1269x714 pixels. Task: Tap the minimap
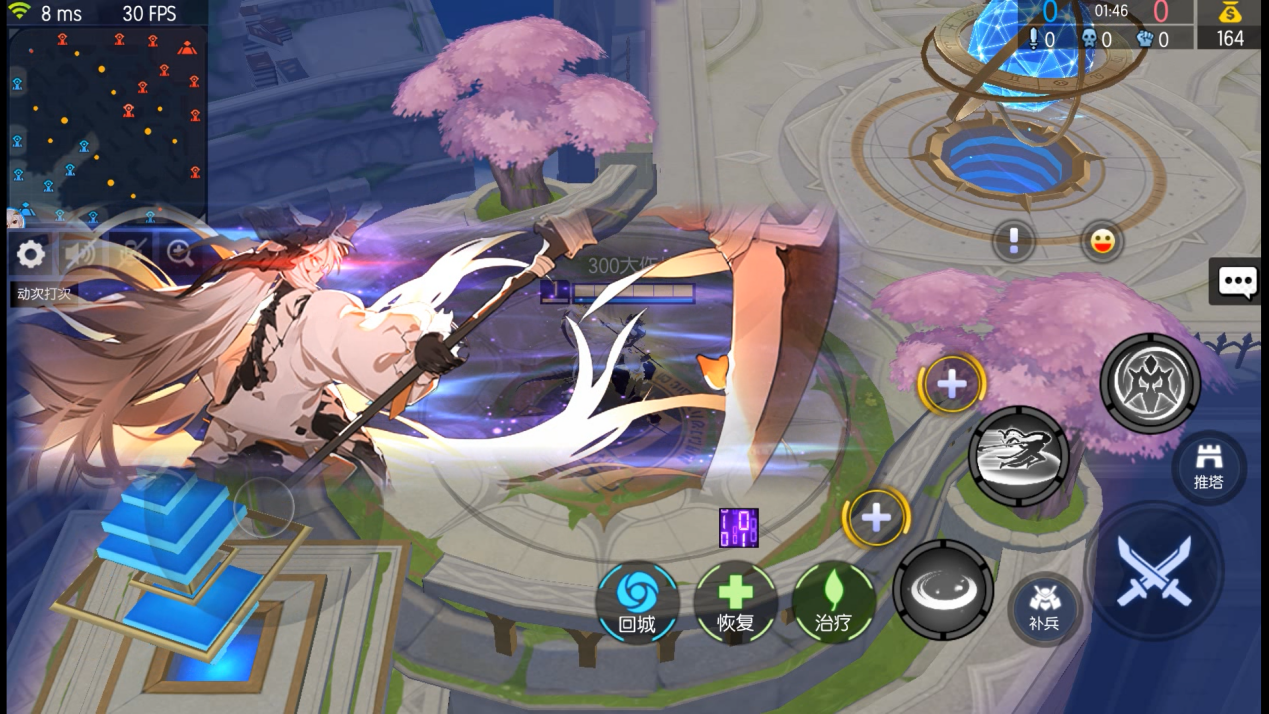tap(106, 122)
